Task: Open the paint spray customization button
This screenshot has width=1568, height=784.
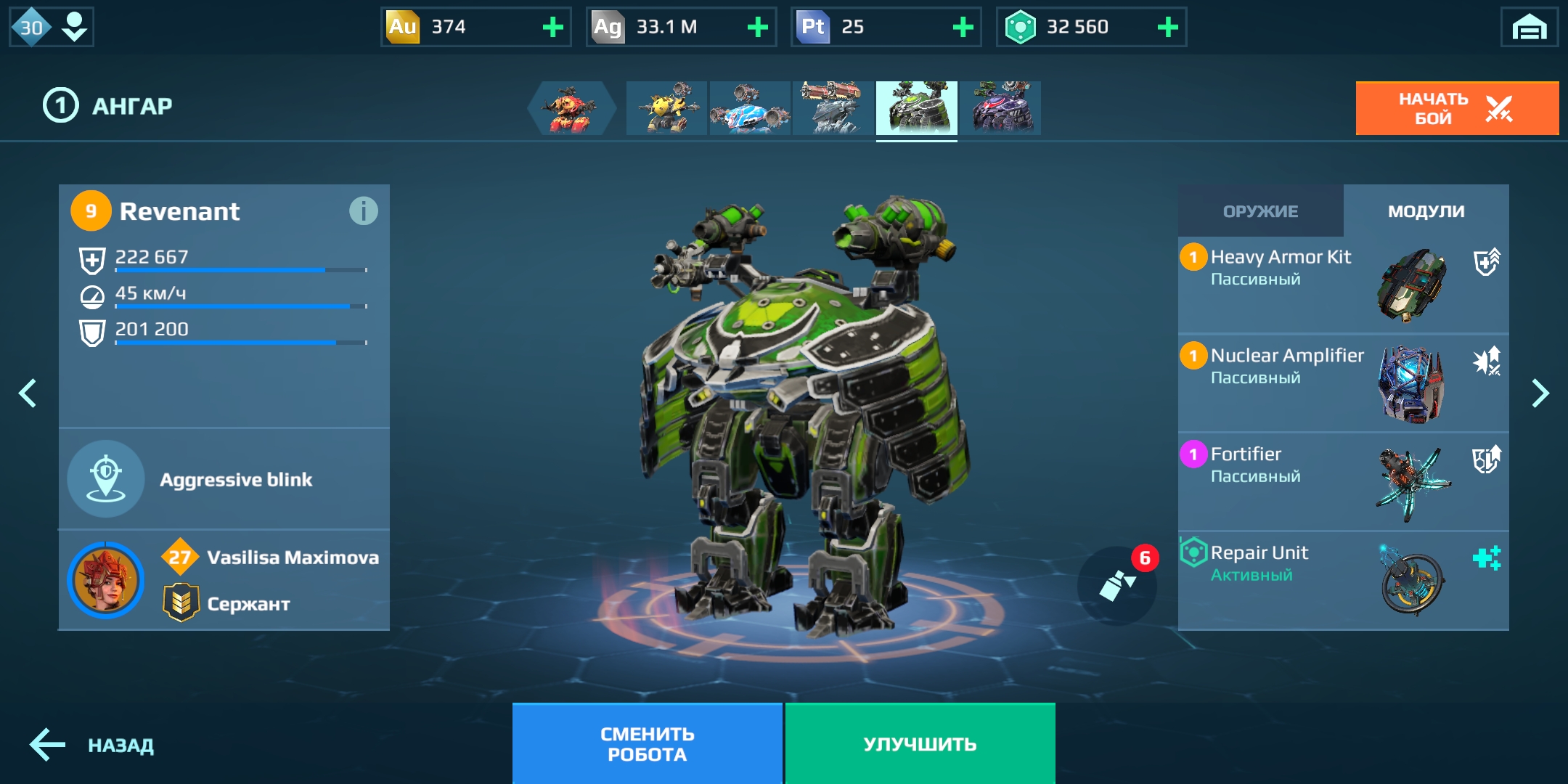Action: (1117, 585)
